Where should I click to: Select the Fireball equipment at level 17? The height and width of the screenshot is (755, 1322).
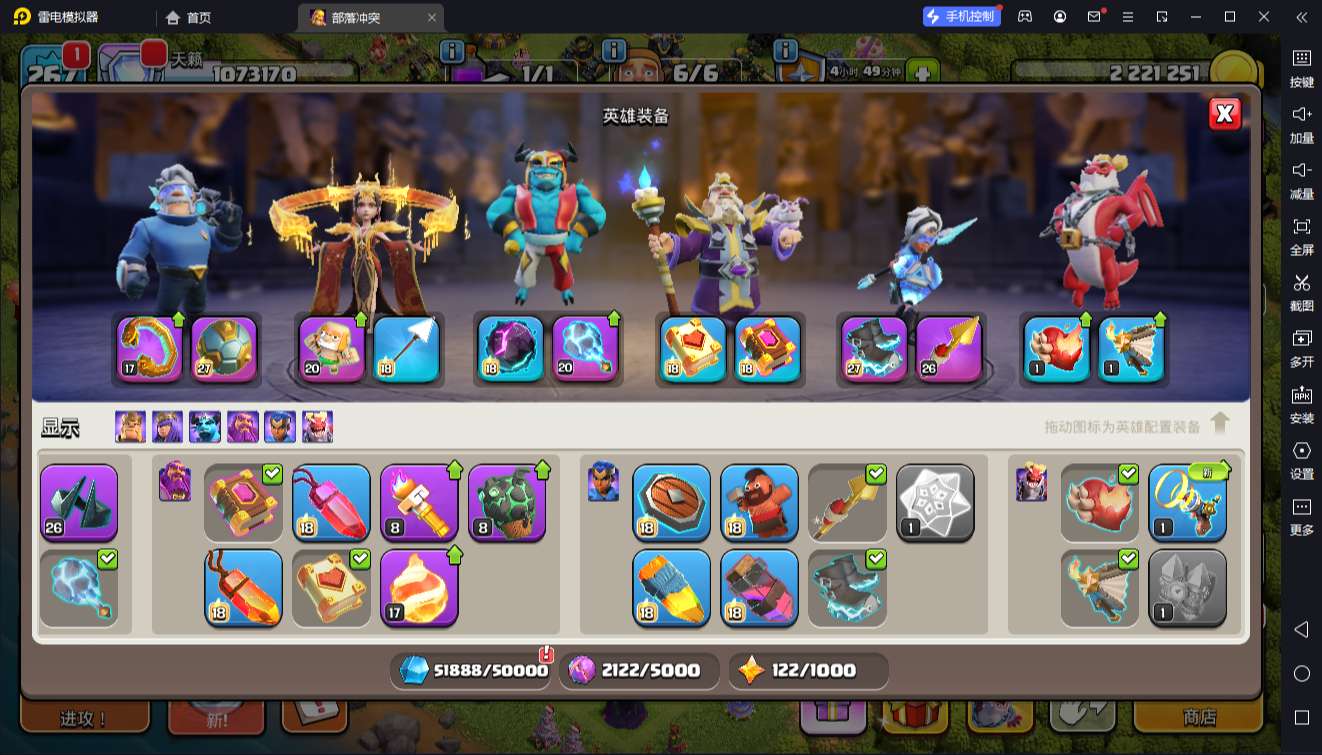click(x=419, y=587)
